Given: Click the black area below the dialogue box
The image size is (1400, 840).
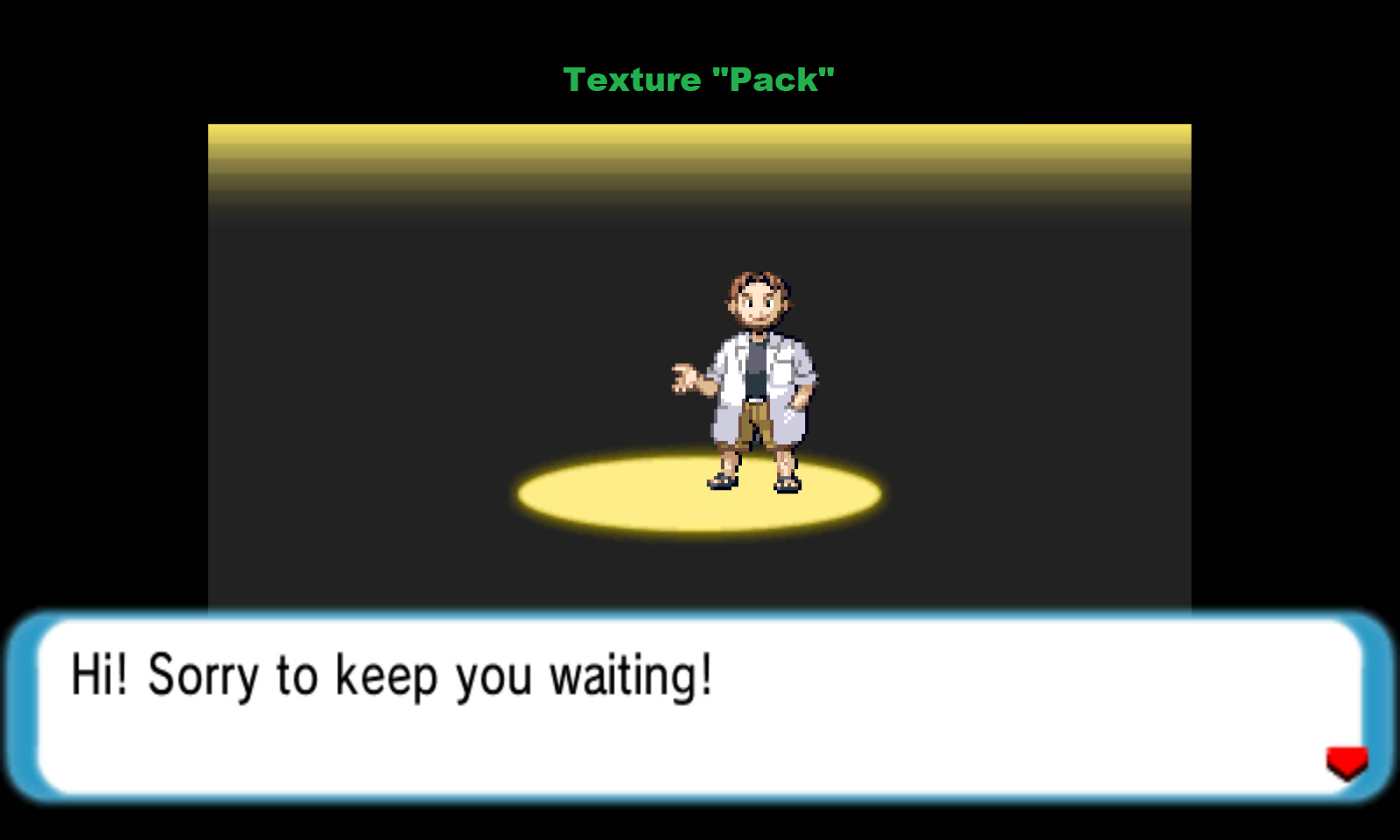Looking at the screenshot, I should [x=700, y=827].
